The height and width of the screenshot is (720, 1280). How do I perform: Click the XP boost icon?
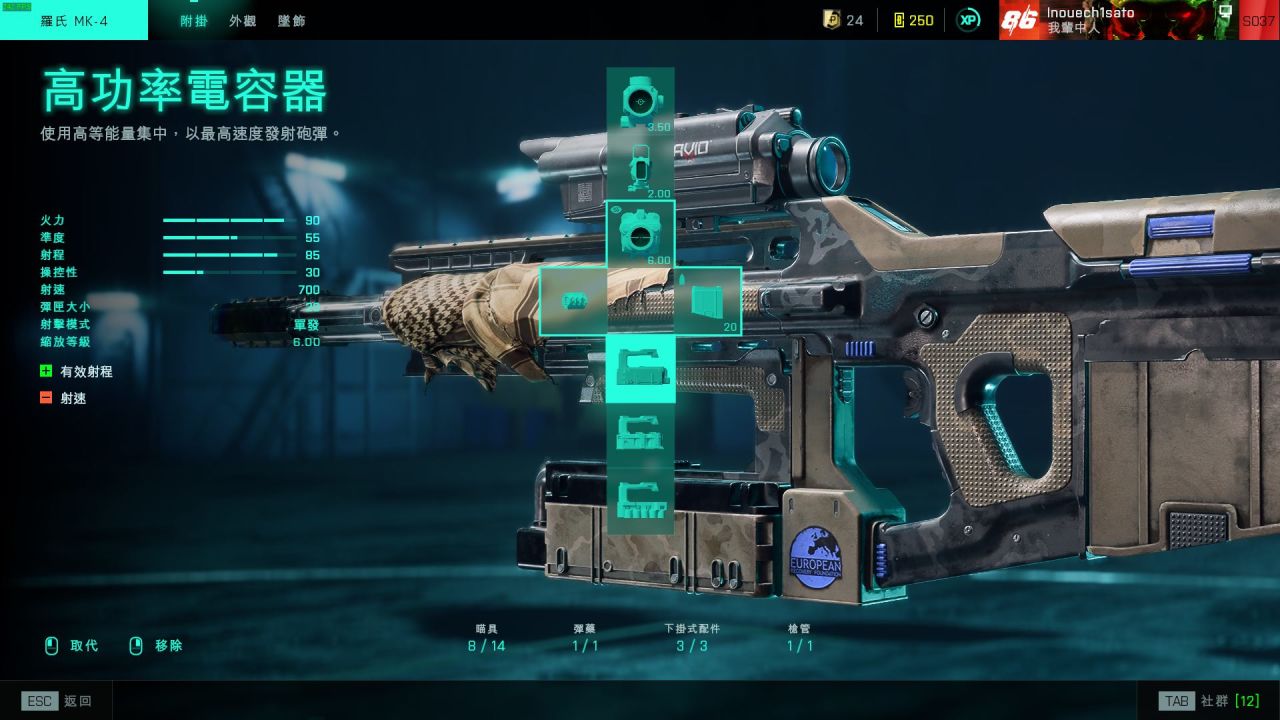pyautogui.click(x=968, y=20)
